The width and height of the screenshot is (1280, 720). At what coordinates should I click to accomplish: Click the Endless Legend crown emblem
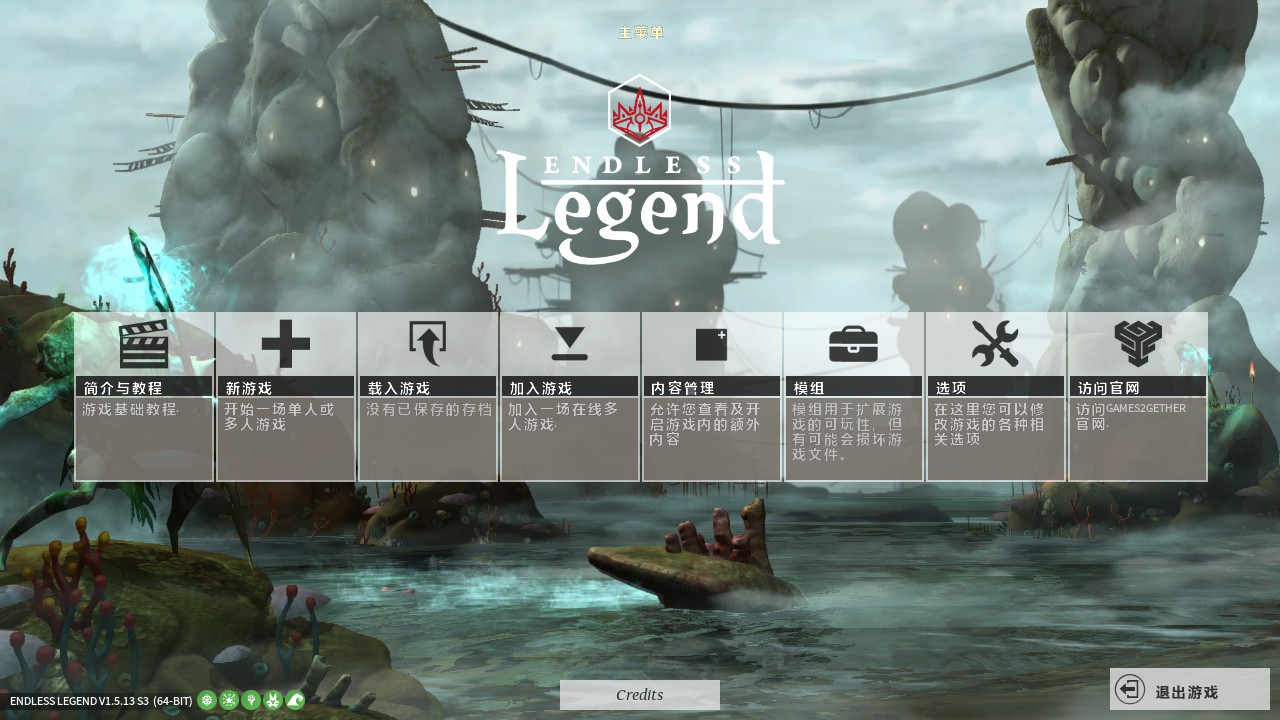click(x=640, y=110)
